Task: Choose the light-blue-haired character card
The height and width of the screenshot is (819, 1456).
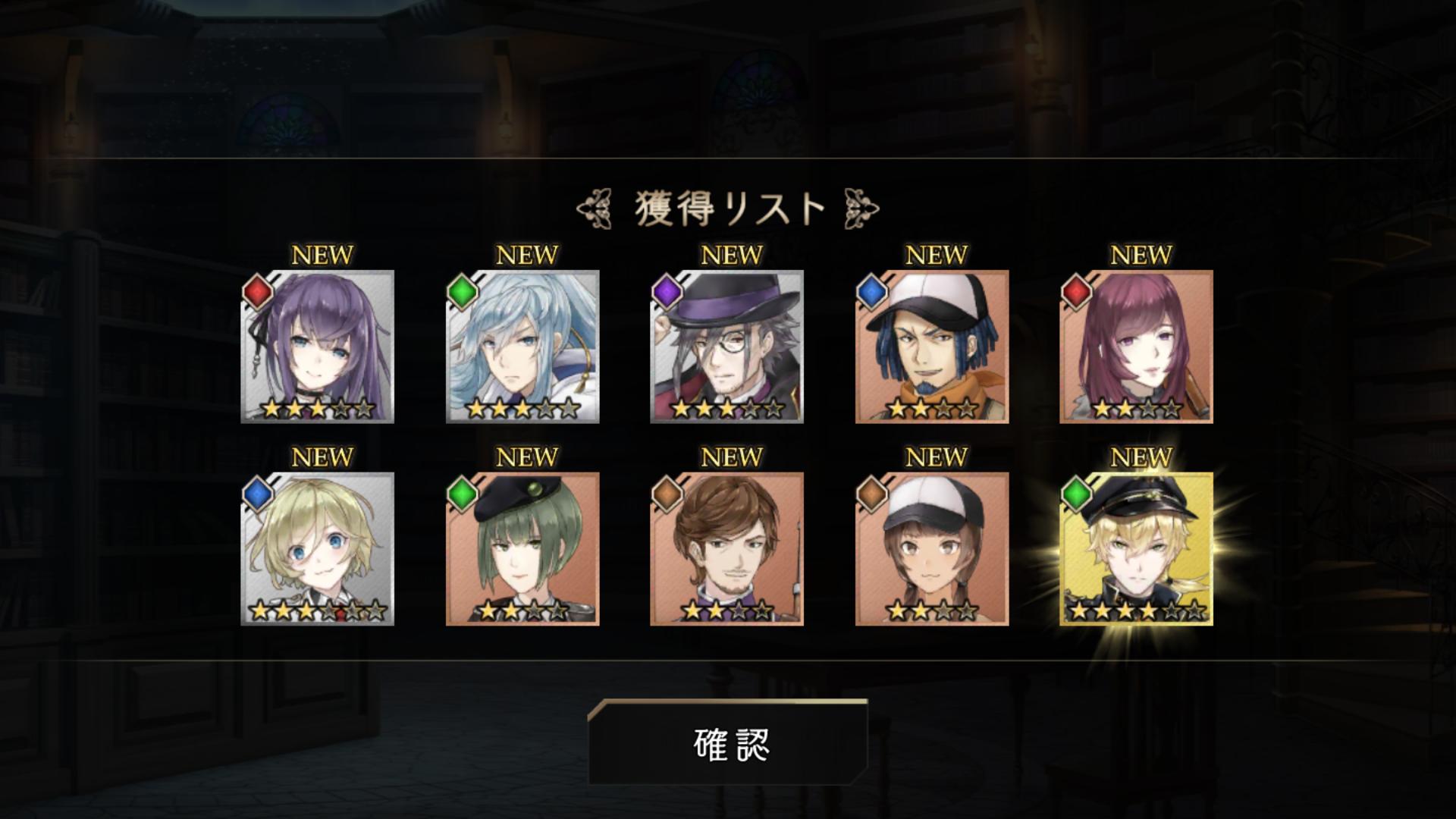Action: 522,347
